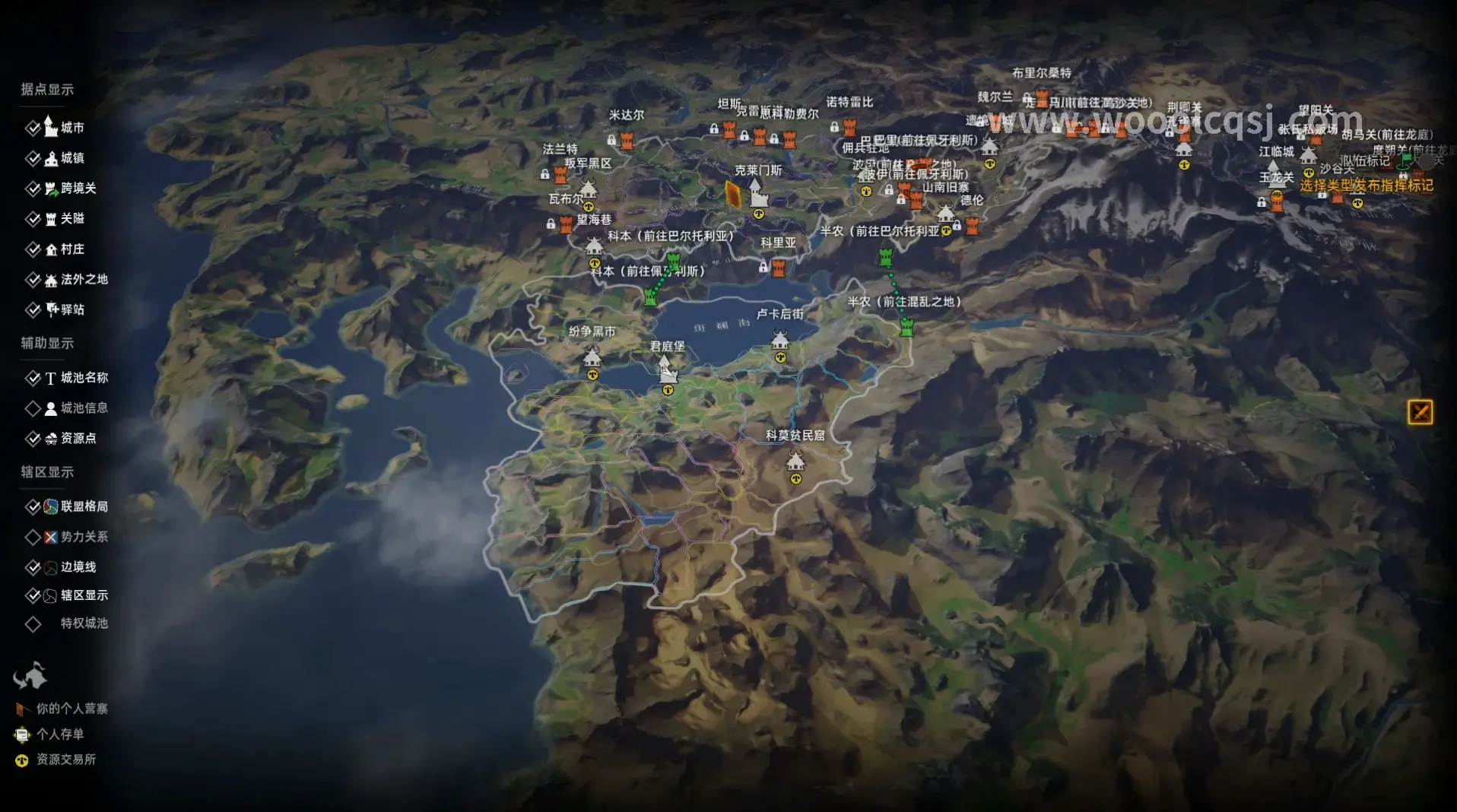Screen dimensions: 1457x812
Task: Click the 你的个人营寨 flag icon
Action: click(23, 709)
